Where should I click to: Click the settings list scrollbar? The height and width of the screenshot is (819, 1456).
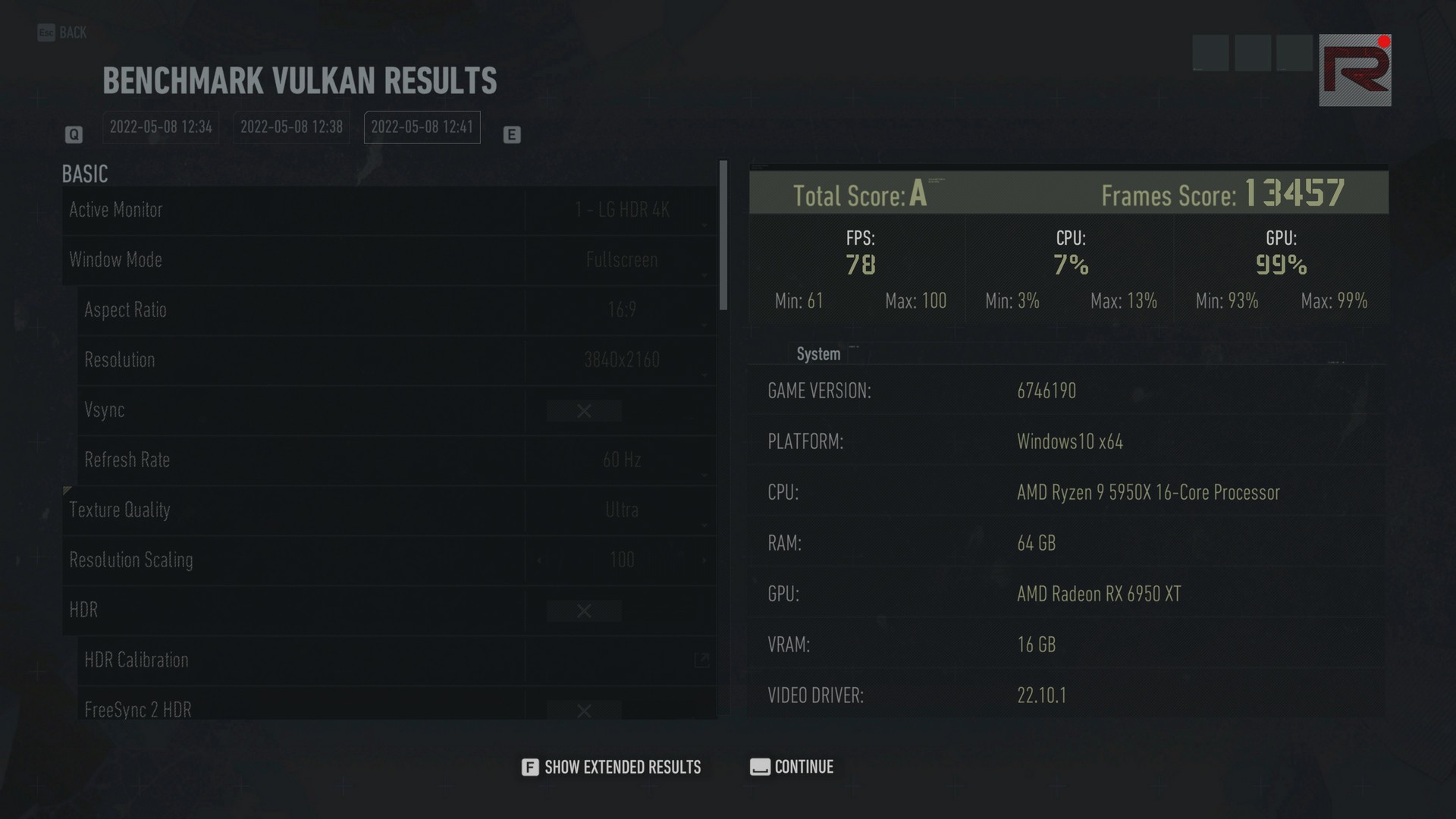723,235
